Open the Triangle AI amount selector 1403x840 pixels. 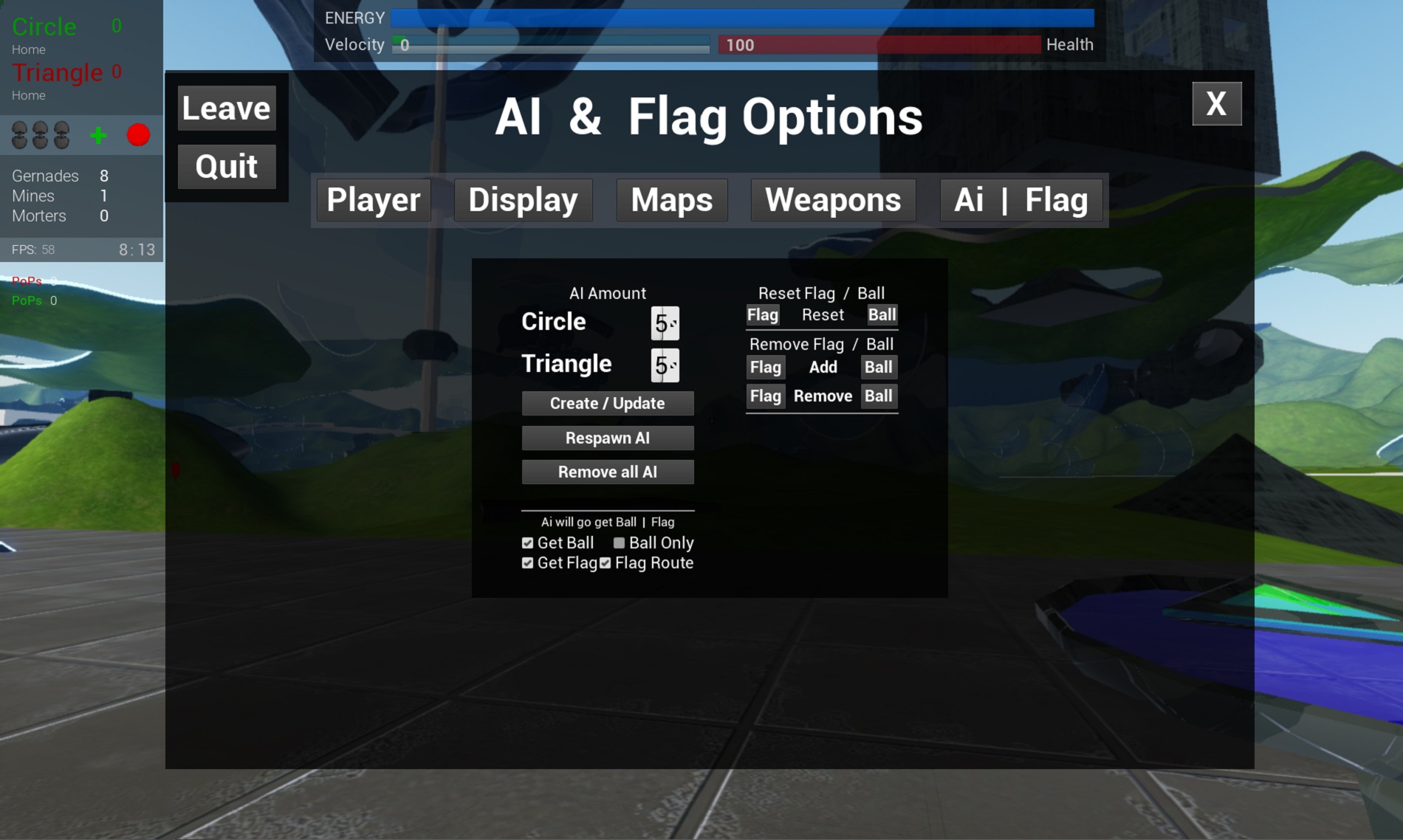[665, 365]
